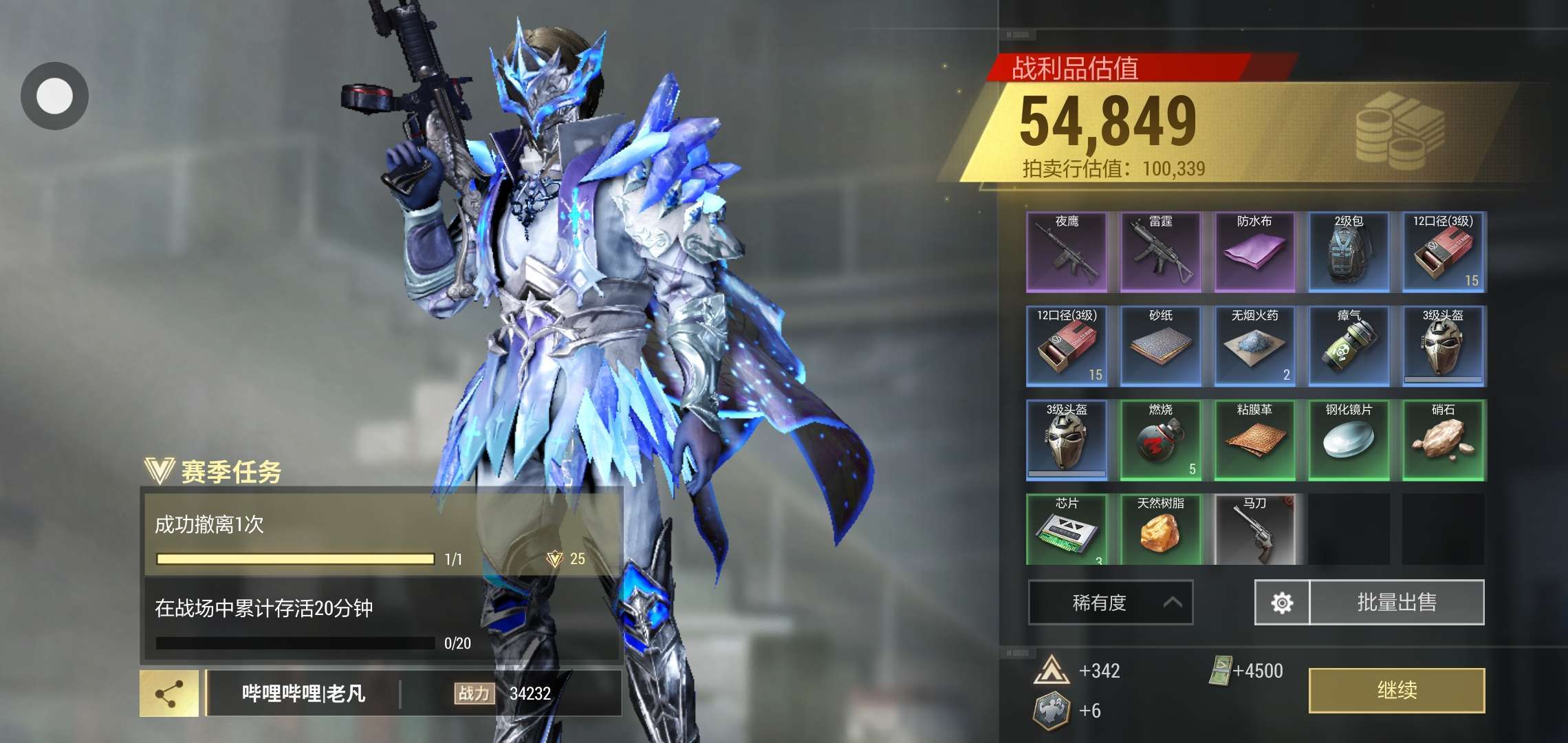
Task: Share results with the share icon
Action: pyautogui.click(x=169, y=693)
